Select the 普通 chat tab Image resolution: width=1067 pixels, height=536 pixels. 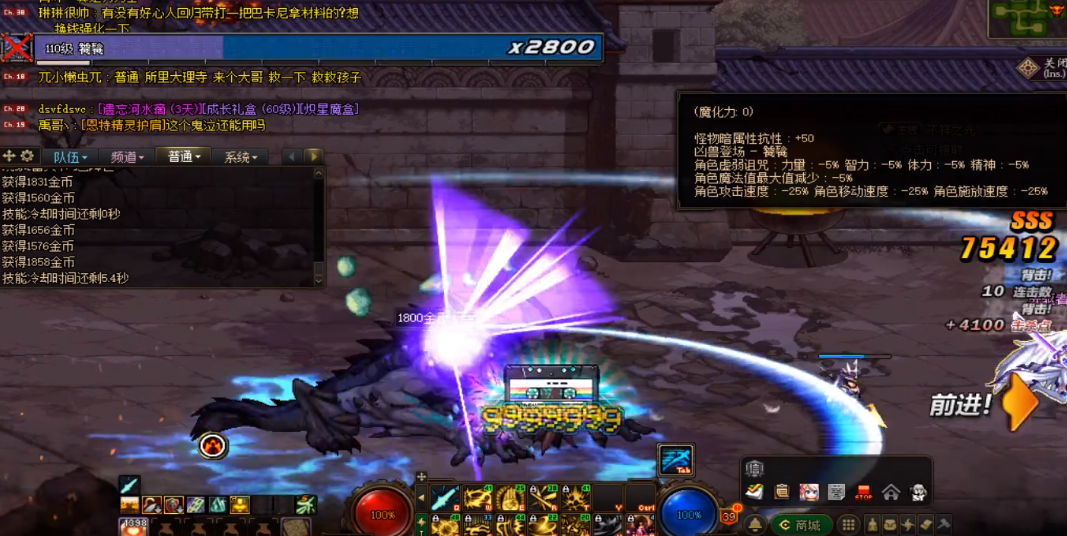click(185, 157)
